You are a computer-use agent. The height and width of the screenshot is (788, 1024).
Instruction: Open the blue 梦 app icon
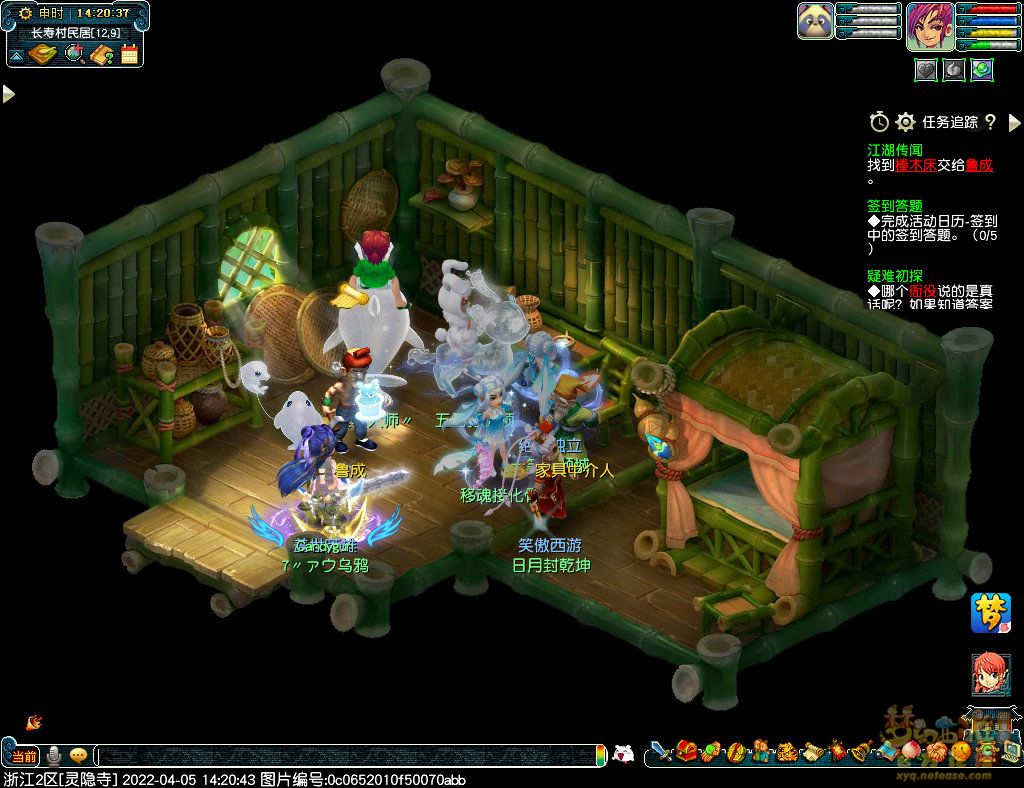click(990, 612)
